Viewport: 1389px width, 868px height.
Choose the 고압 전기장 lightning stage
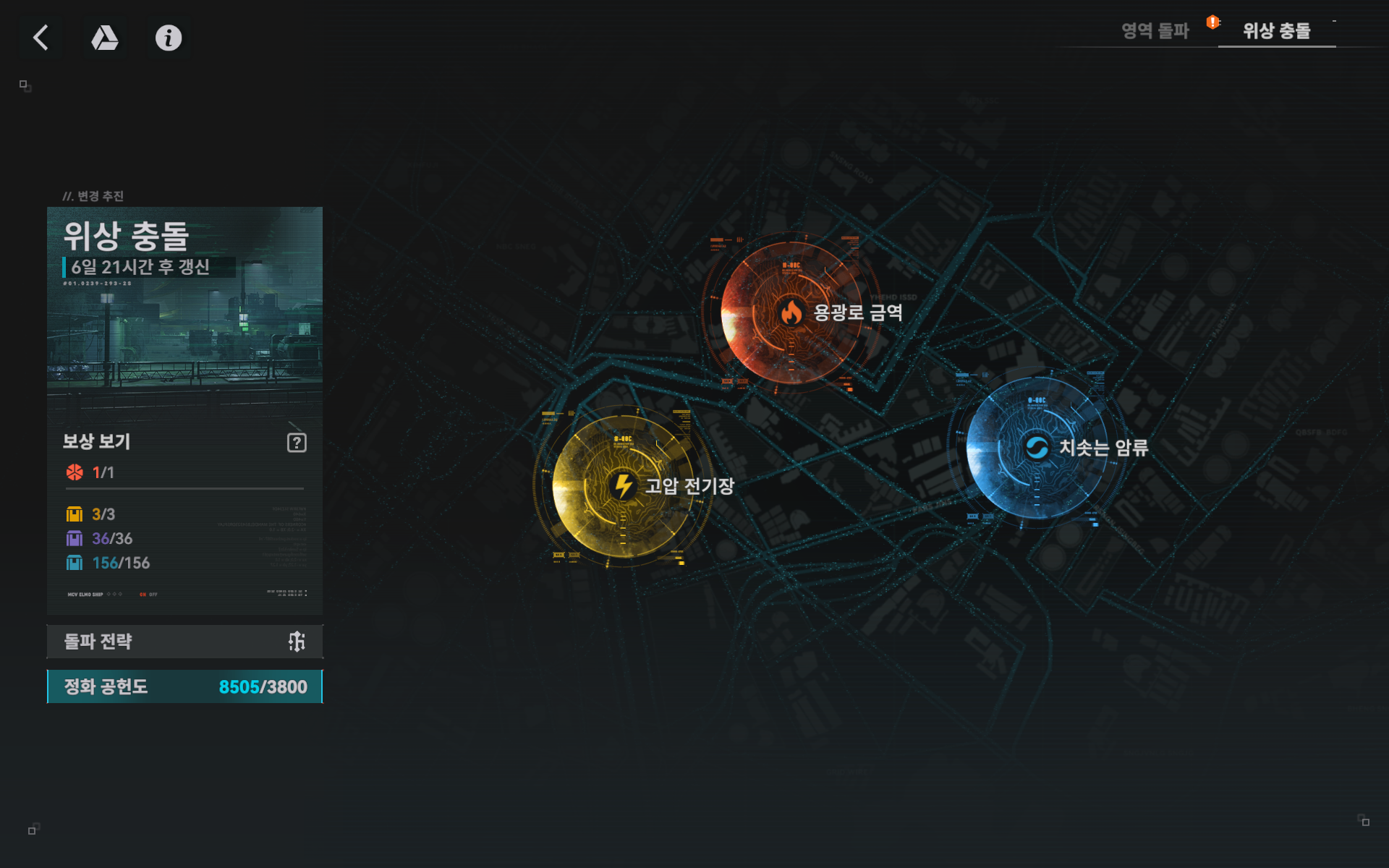(623, 485)
